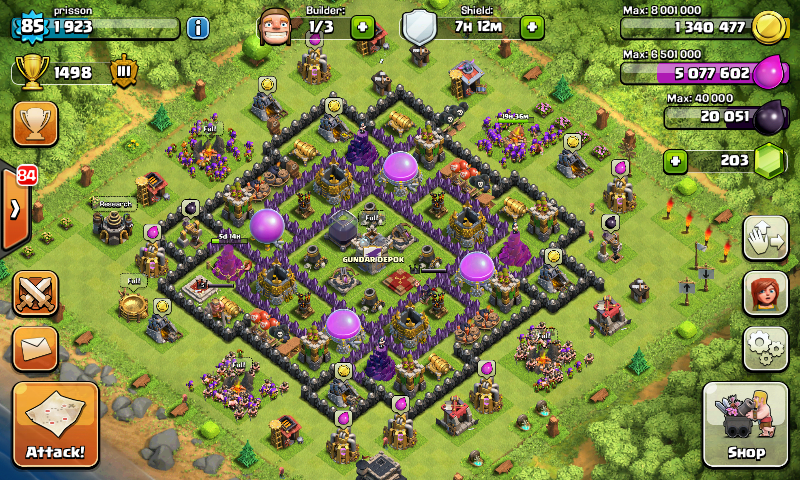Add a builder with the green plus
The width and height of the screenshot is (800, 480).
click(x=361, y=26)
